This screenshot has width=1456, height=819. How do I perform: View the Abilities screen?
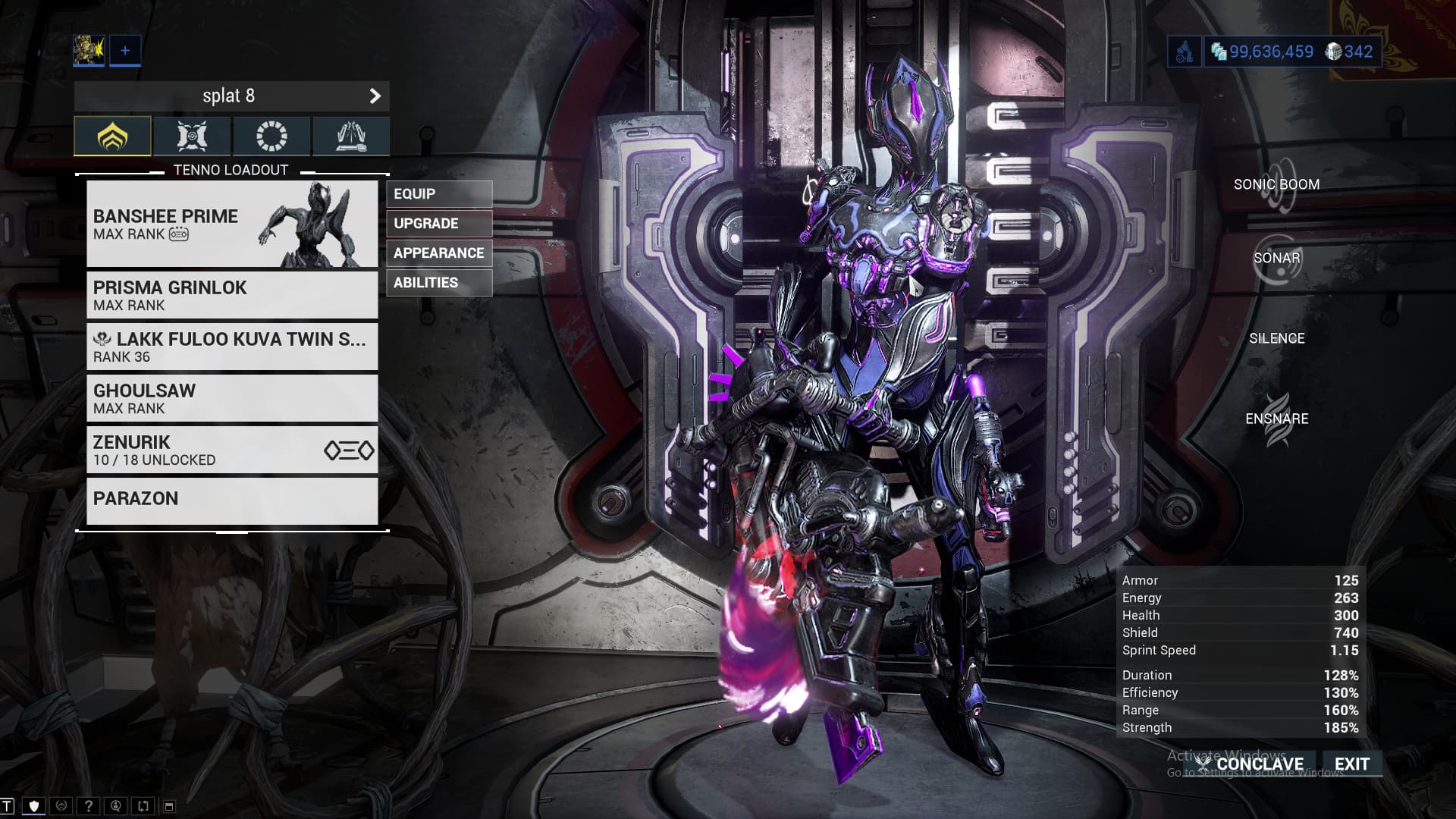point(438,283)
